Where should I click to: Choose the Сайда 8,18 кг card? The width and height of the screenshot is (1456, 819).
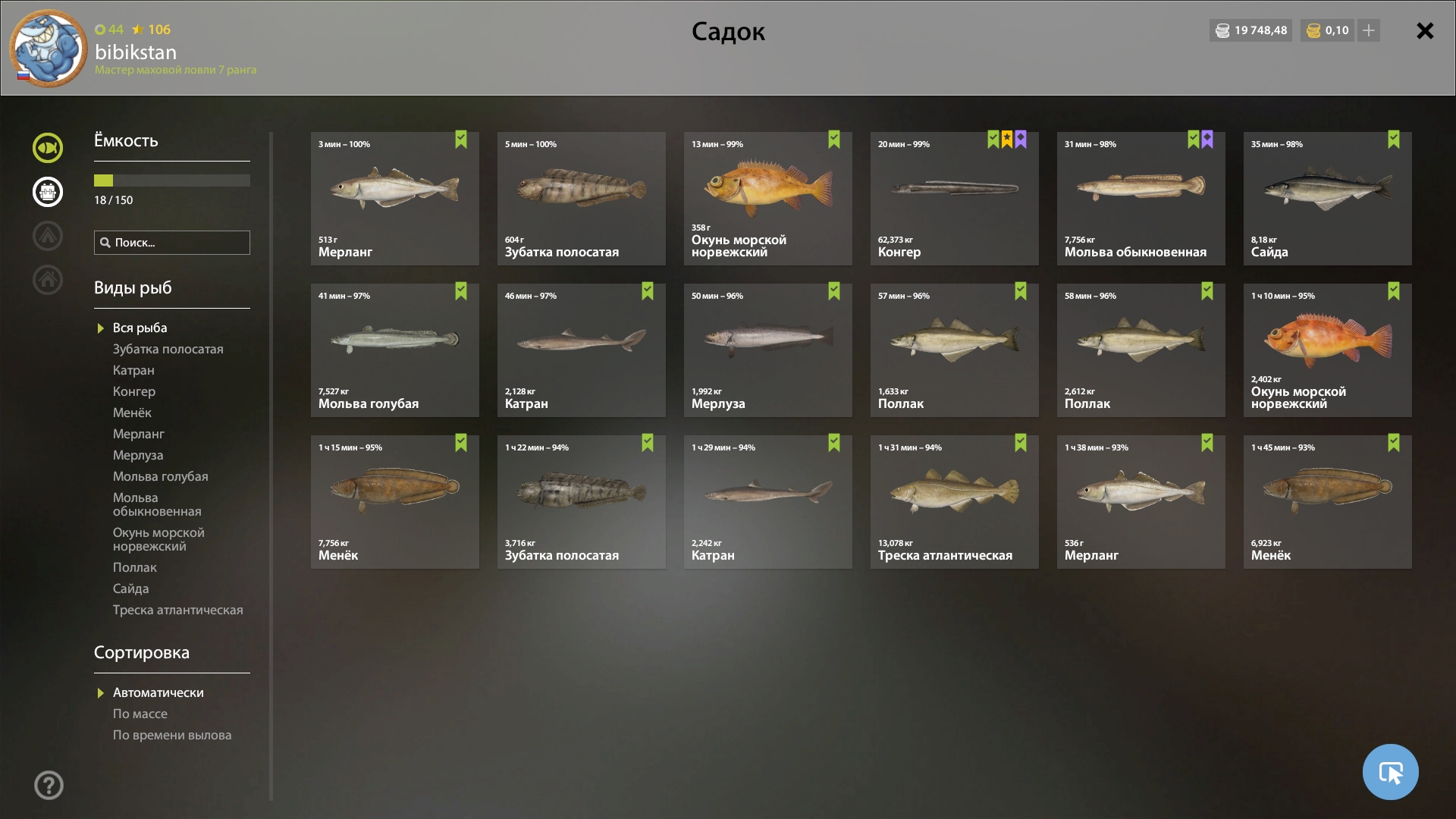(1327, 199)
